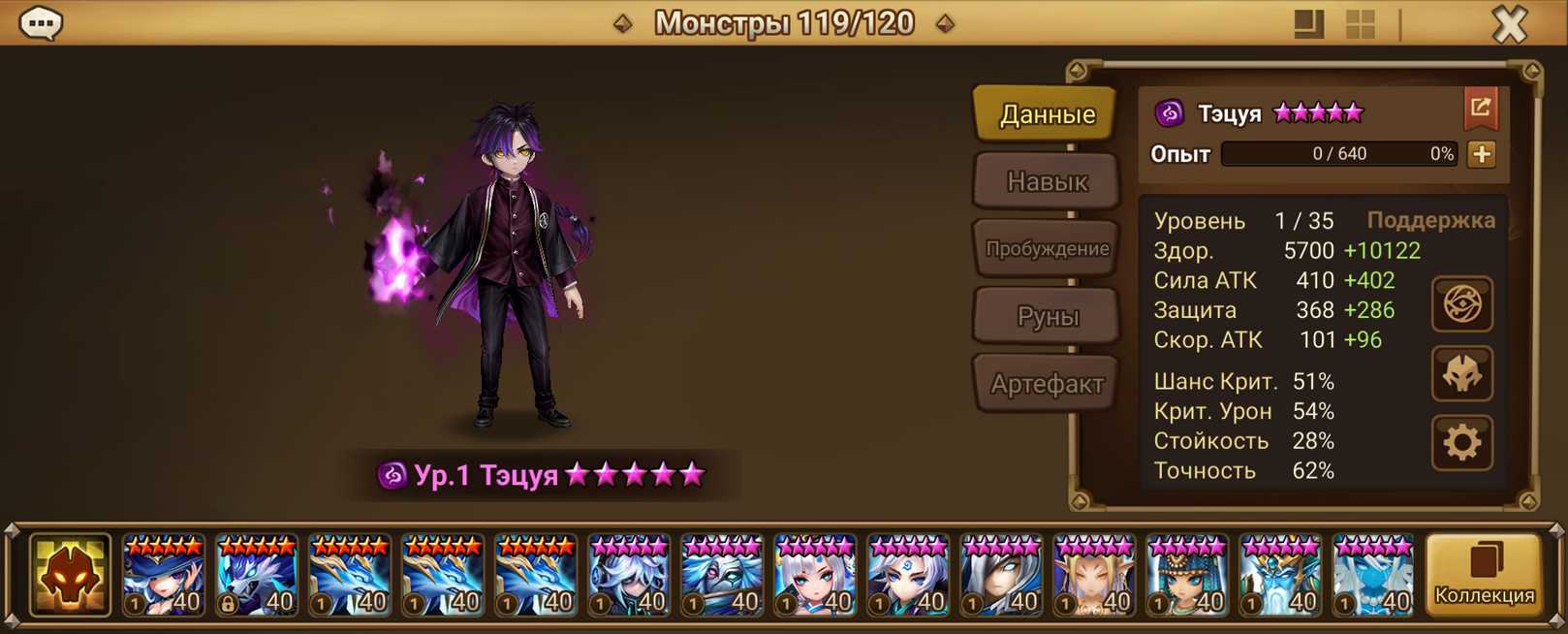Select the Пробуждение tab
Image resolution: width=1568 pixels, height=634 pixels.
1047,249
